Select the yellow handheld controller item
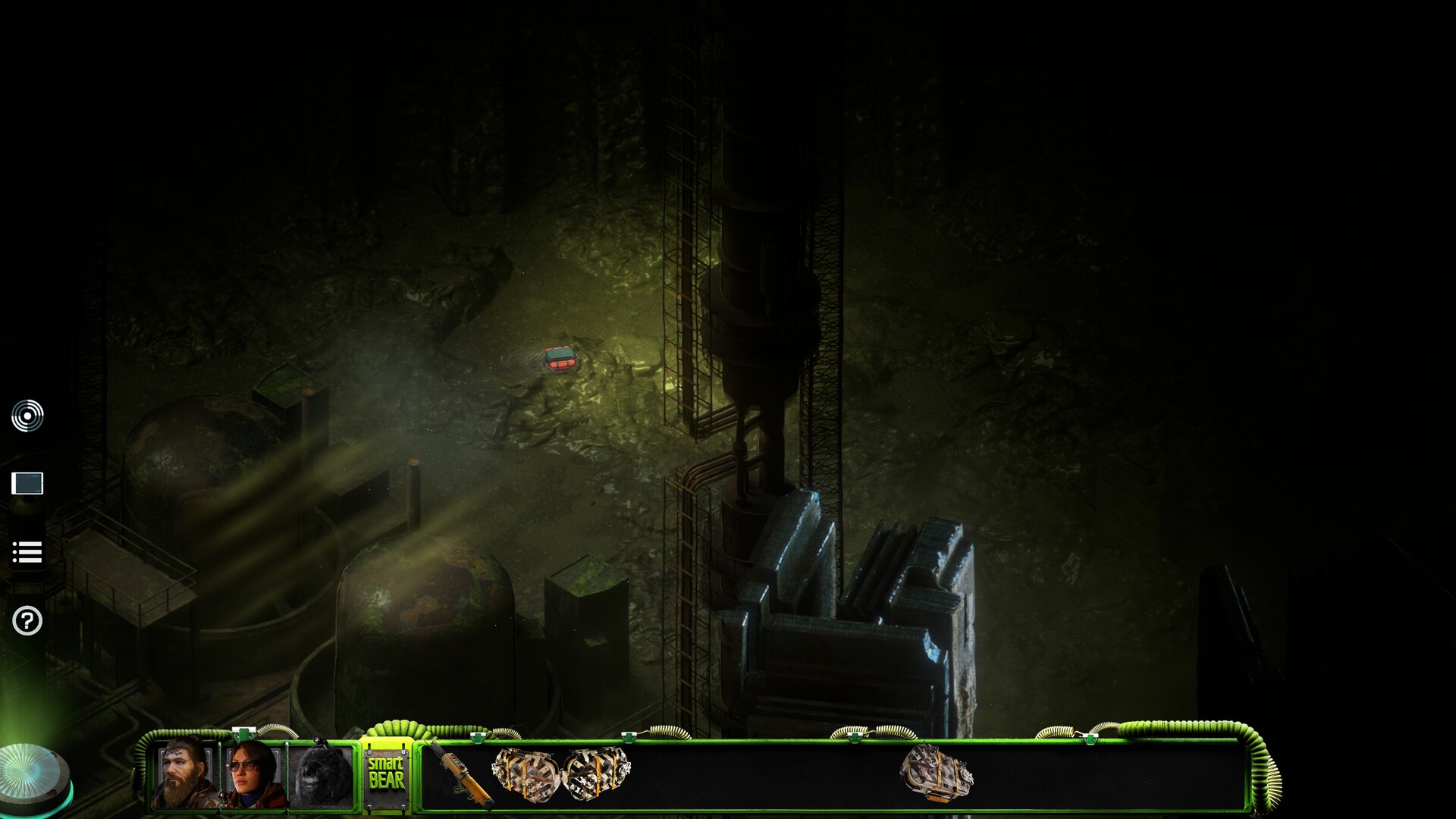This screenshot has width=1456, height=819. (x=460, y=773)
